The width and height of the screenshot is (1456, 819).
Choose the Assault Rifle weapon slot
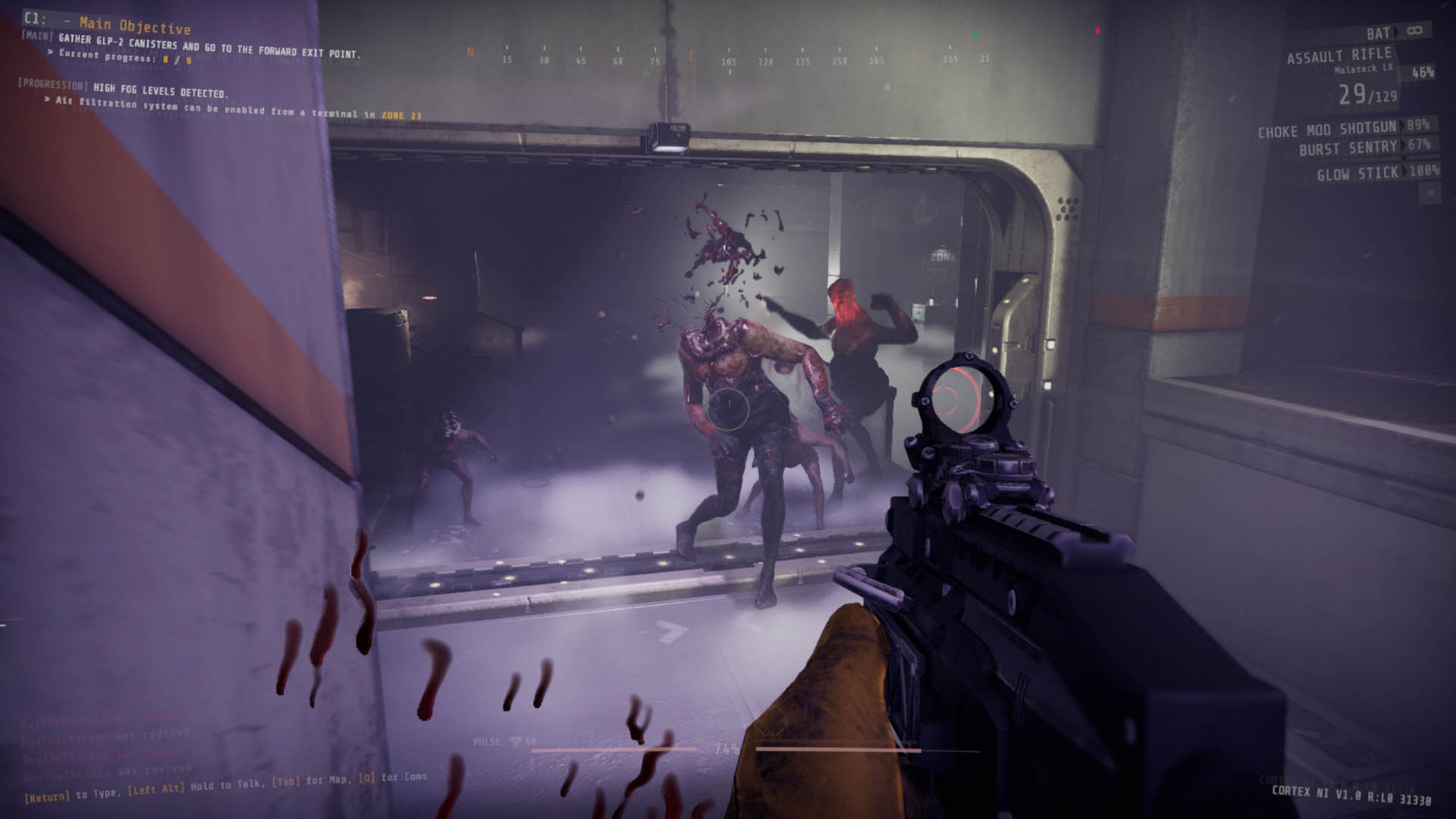(x=1339, y=56)
